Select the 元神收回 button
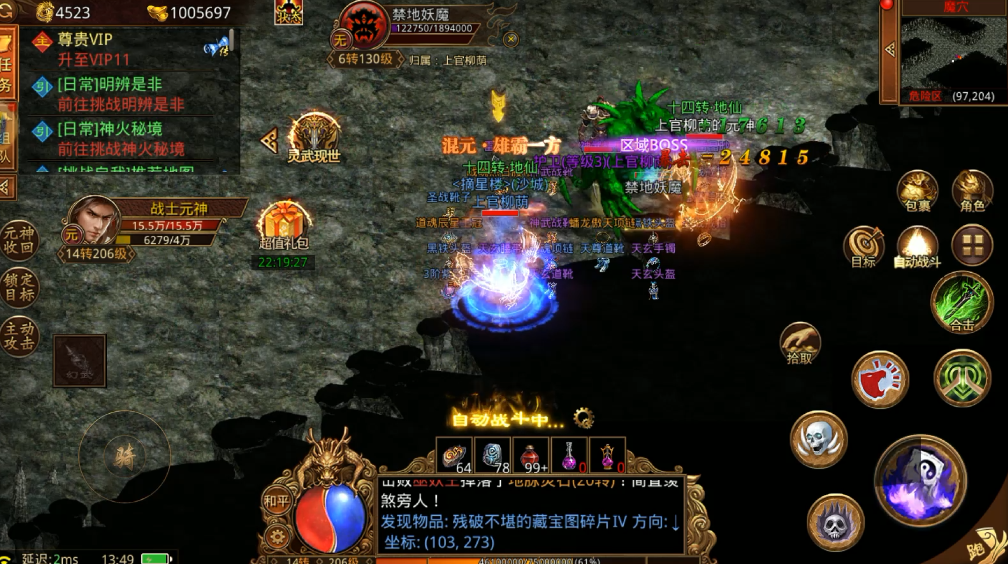The height and width of the screenshot is (564, 1008). [18, 240]
